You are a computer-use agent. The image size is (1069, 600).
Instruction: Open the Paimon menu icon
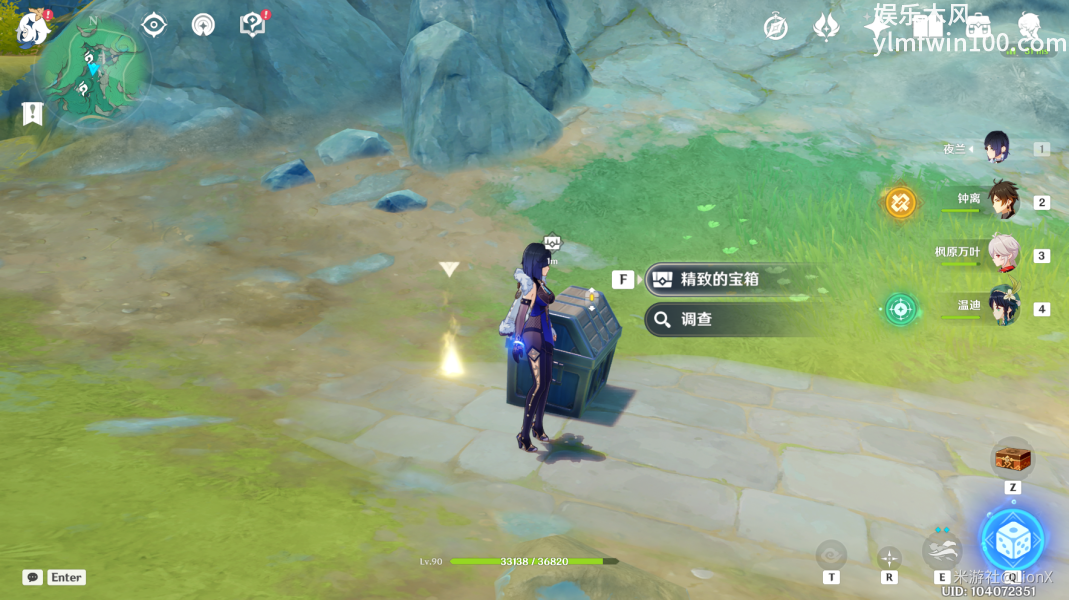click(33, 30)
